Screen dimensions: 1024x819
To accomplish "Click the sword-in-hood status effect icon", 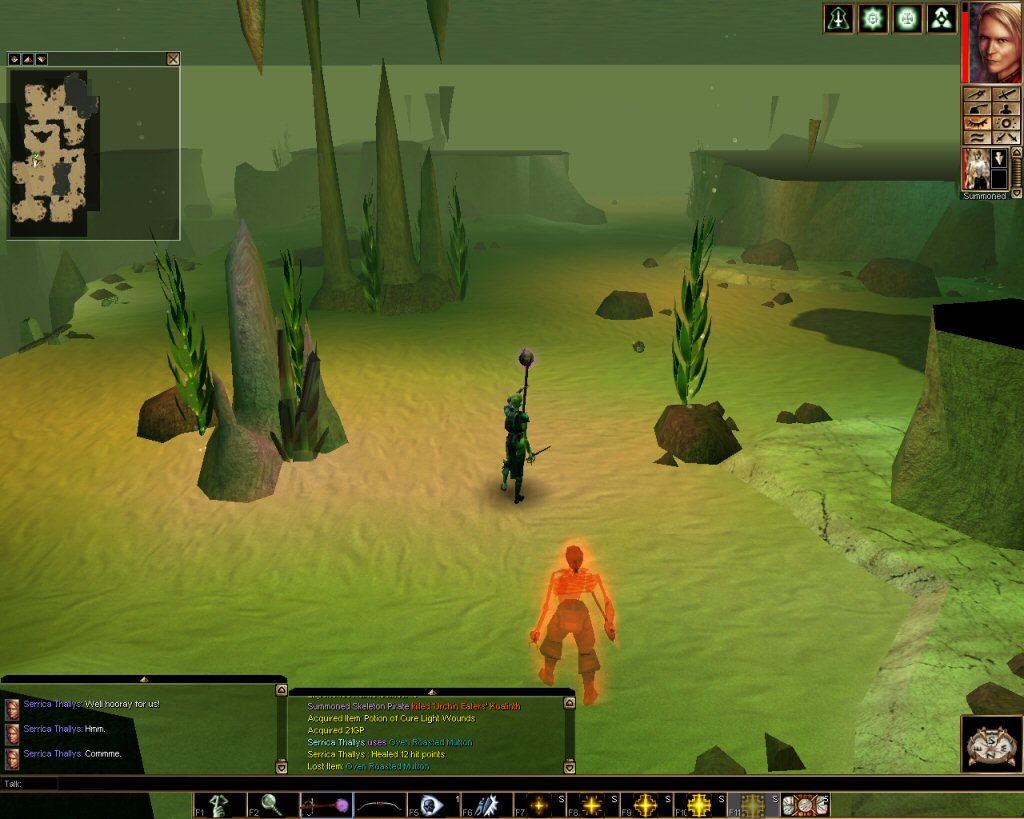I will point(838,18).
